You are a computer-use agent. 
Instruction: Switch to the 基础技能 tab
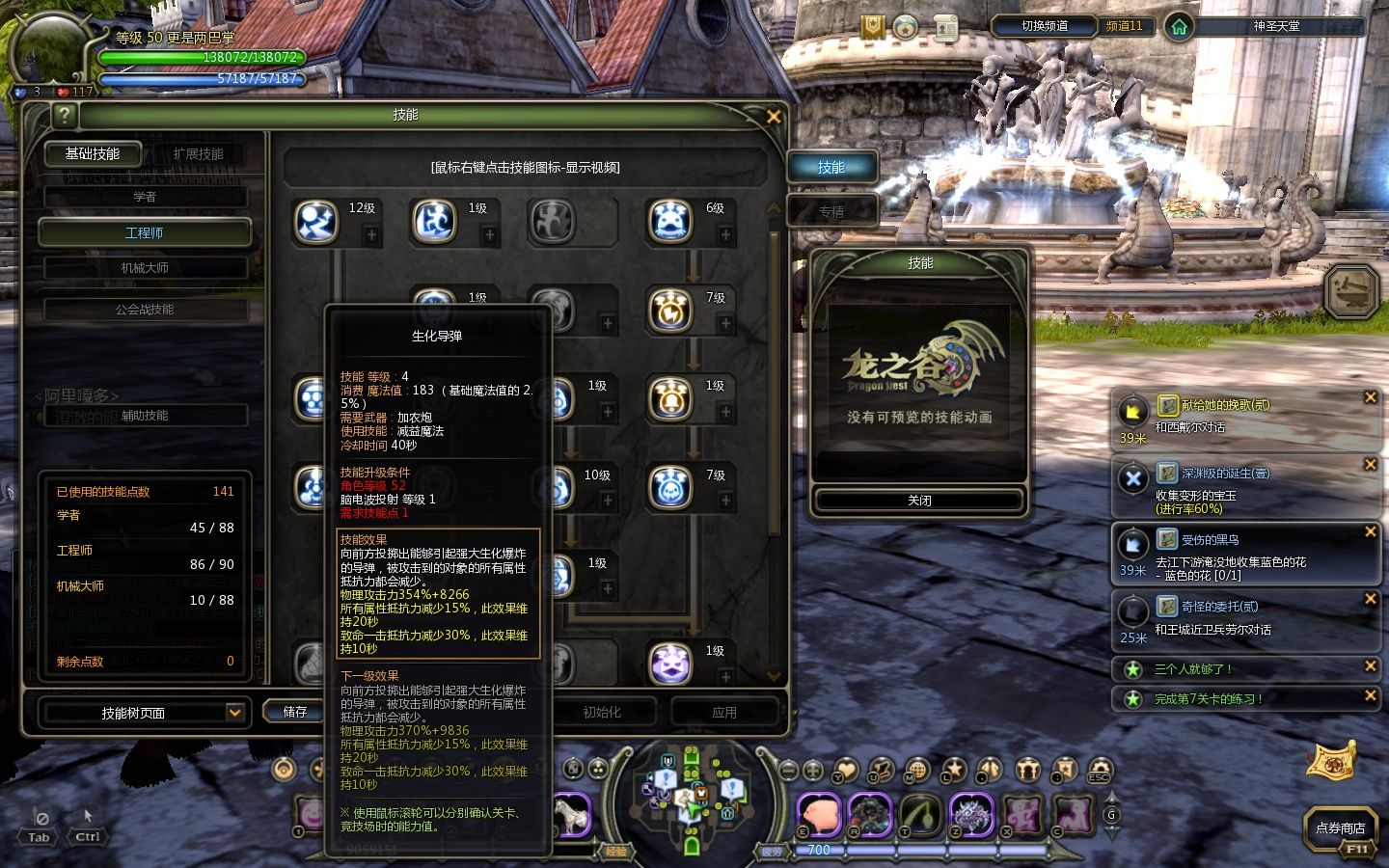click(x=93, y=153)
